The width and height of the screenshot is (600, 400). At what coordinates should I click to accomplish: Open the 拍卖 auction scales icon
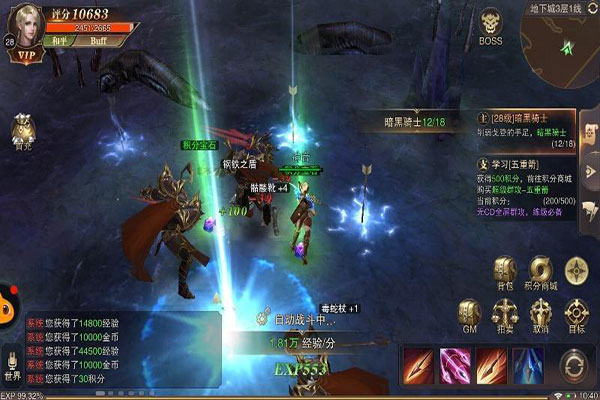[505, 313]
